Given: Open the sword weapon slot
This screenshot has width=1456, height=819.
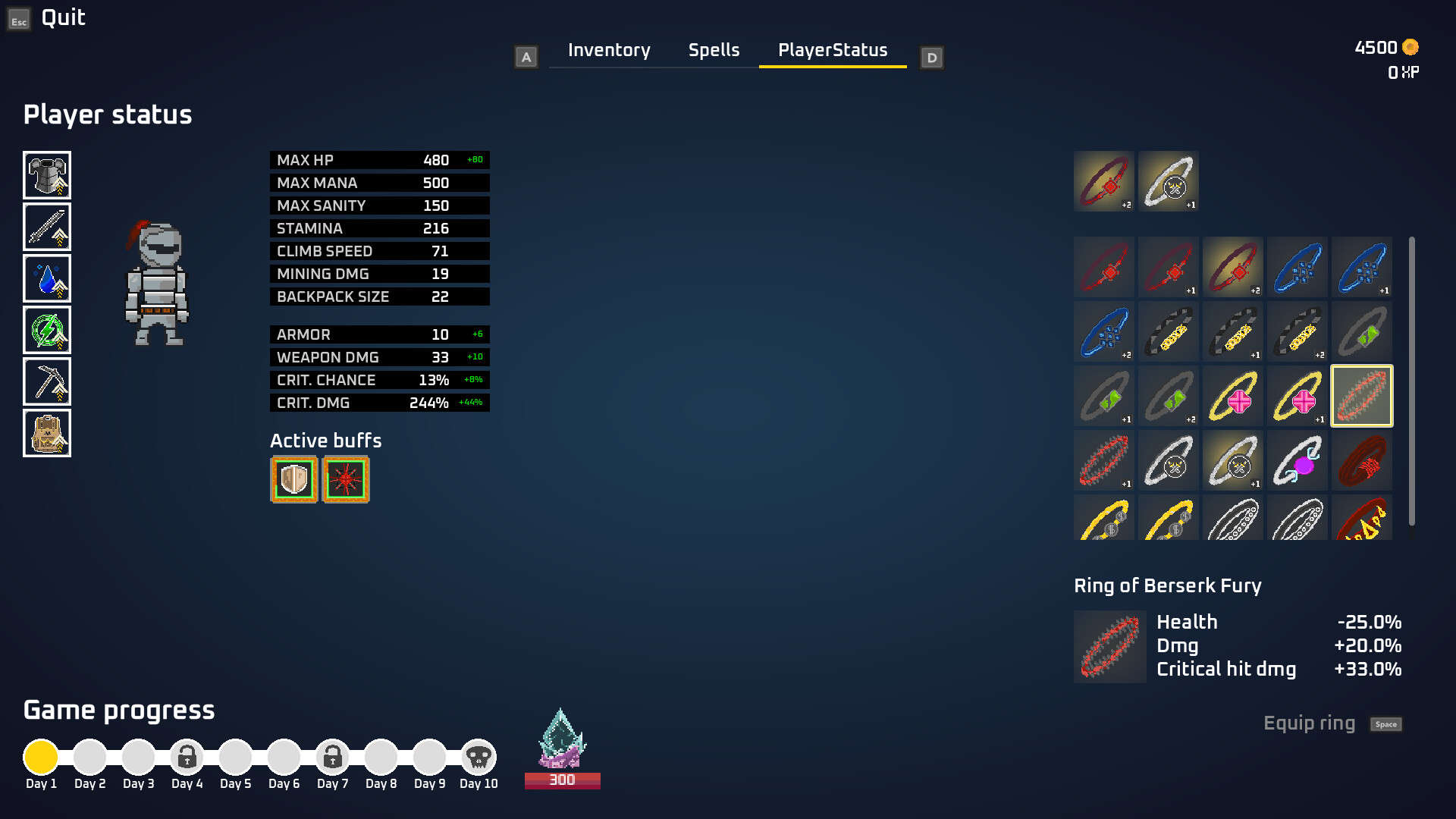Looking at the screenshot, I should coord(47,227).
